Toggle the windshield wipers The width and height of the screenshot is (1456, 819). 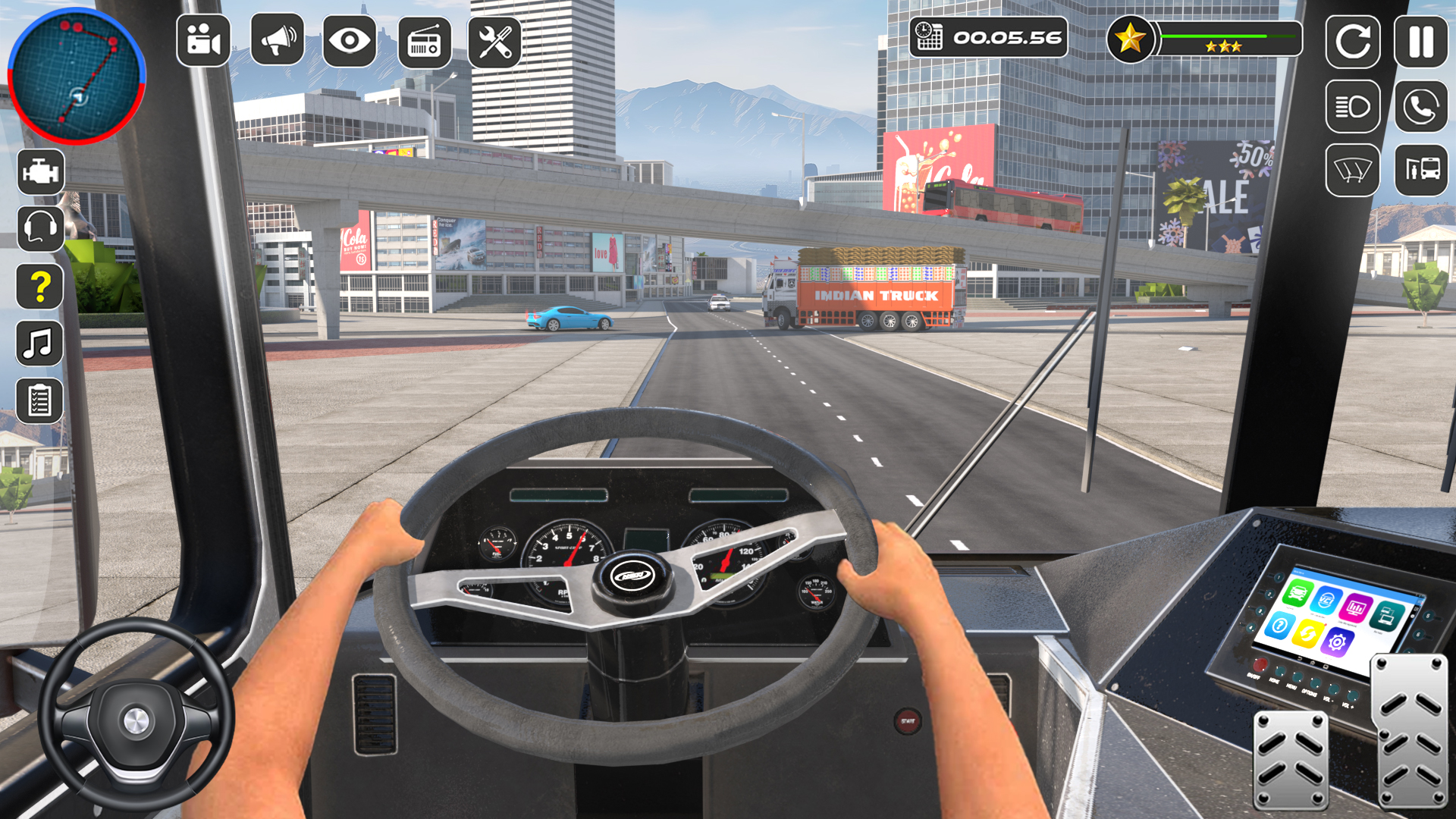1354,171
